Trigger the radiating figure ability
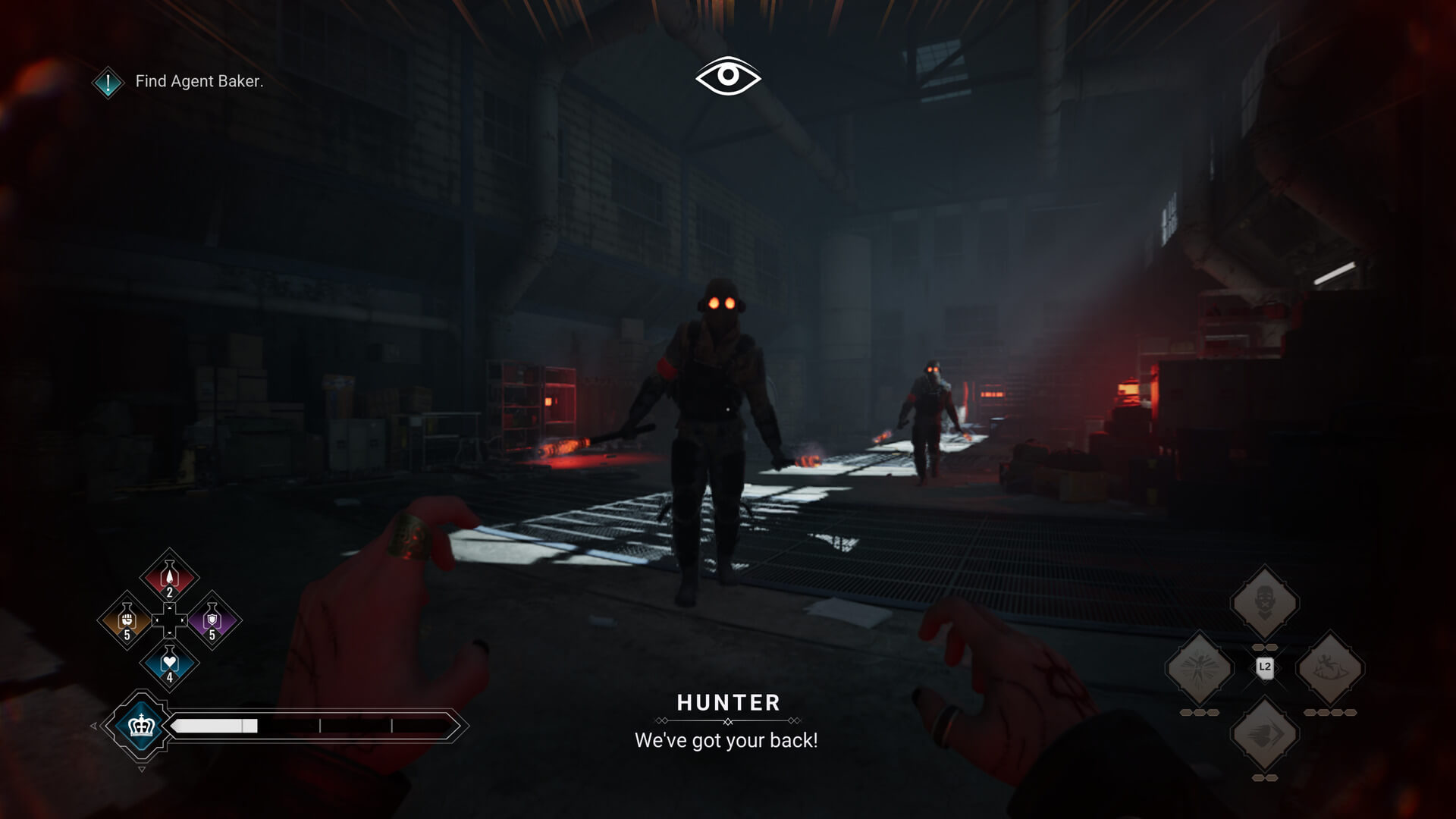This screenshot has height=819, width=1456. pyautogui.click(x=1199, y=669)
